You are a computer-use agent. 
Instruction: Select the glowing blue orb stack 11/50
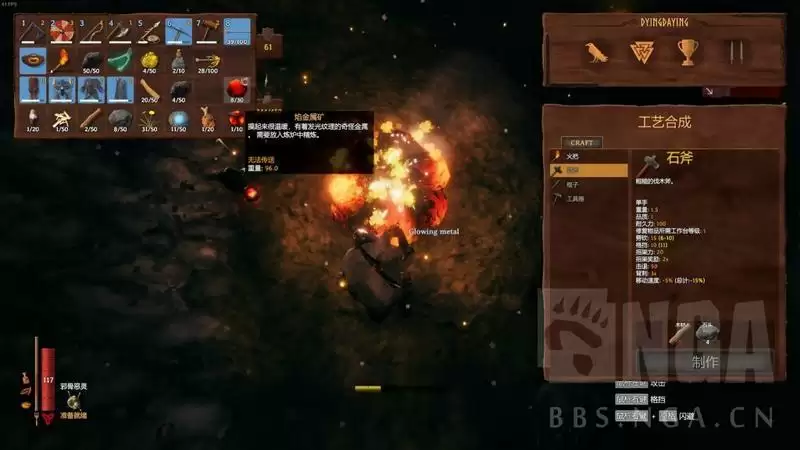pos(178,119)
